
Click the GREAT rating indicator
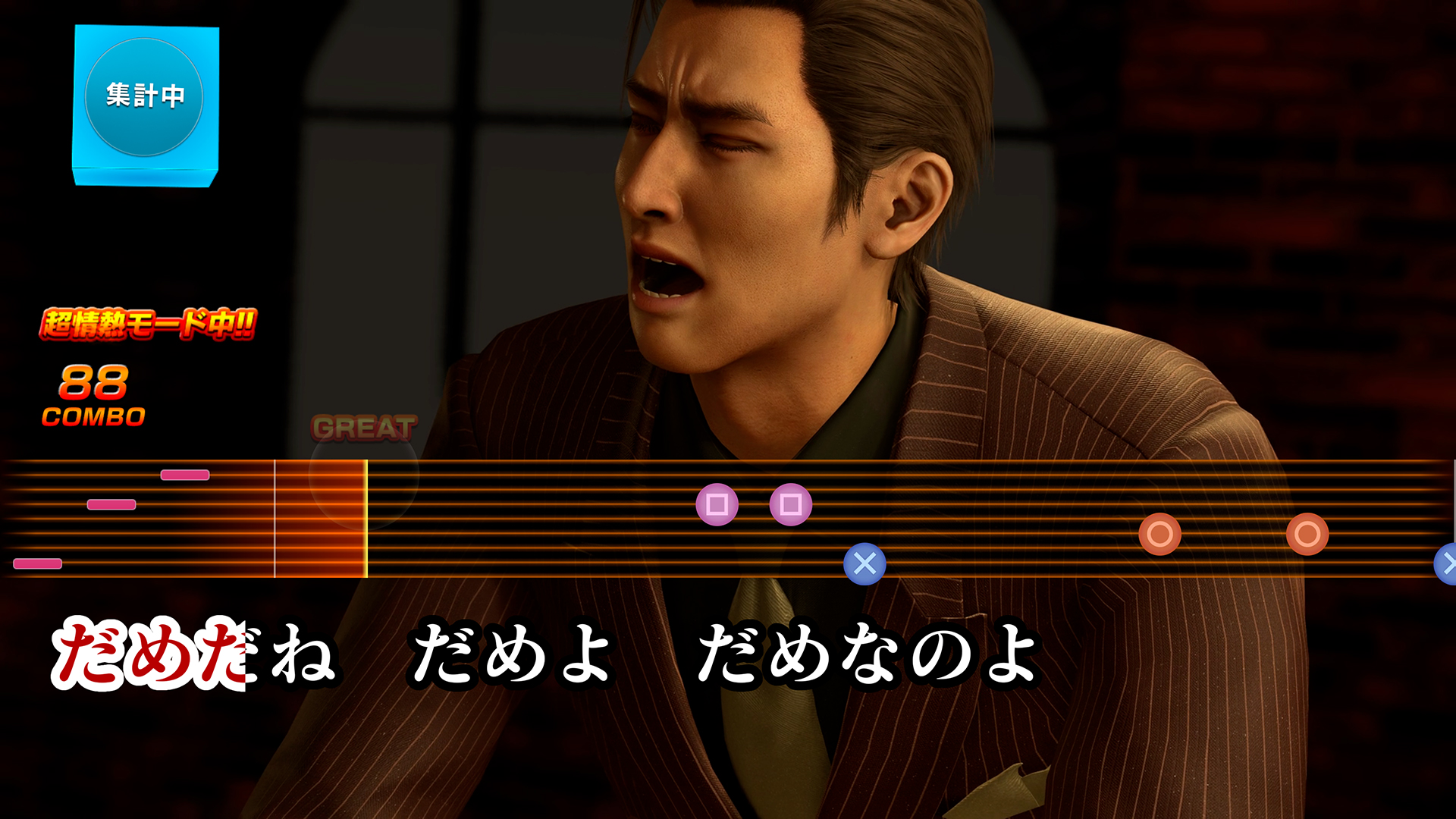(x=366, y=427)
